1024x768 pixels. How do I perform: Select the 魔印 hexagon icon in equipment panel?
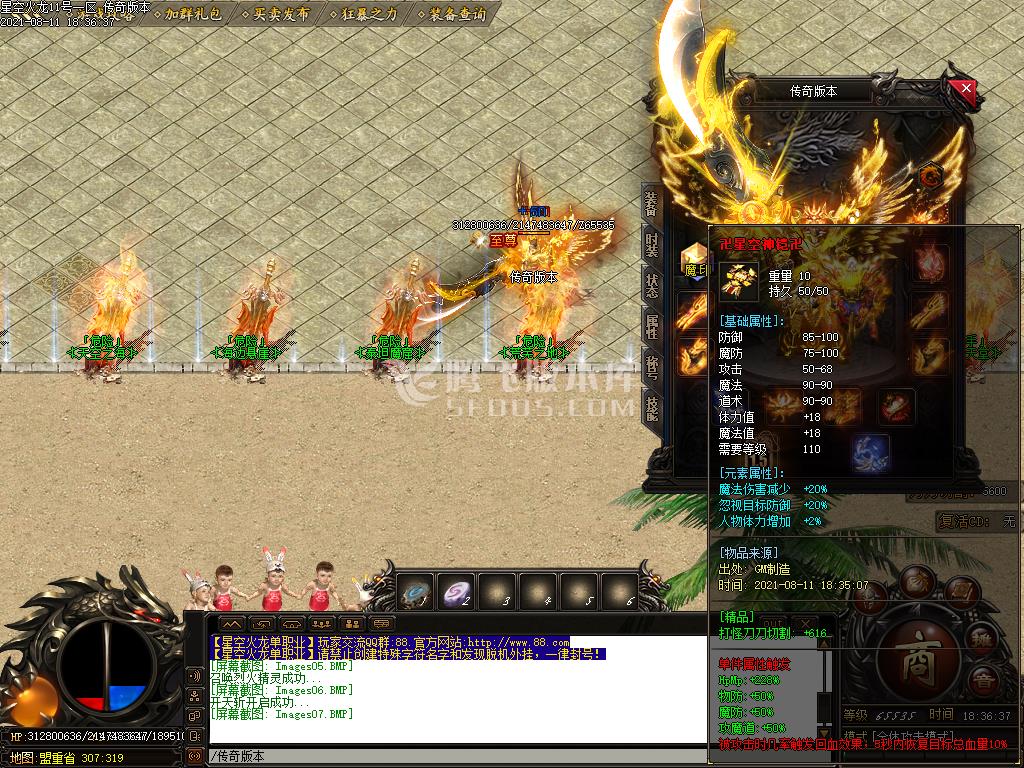[x=694, y=256]
